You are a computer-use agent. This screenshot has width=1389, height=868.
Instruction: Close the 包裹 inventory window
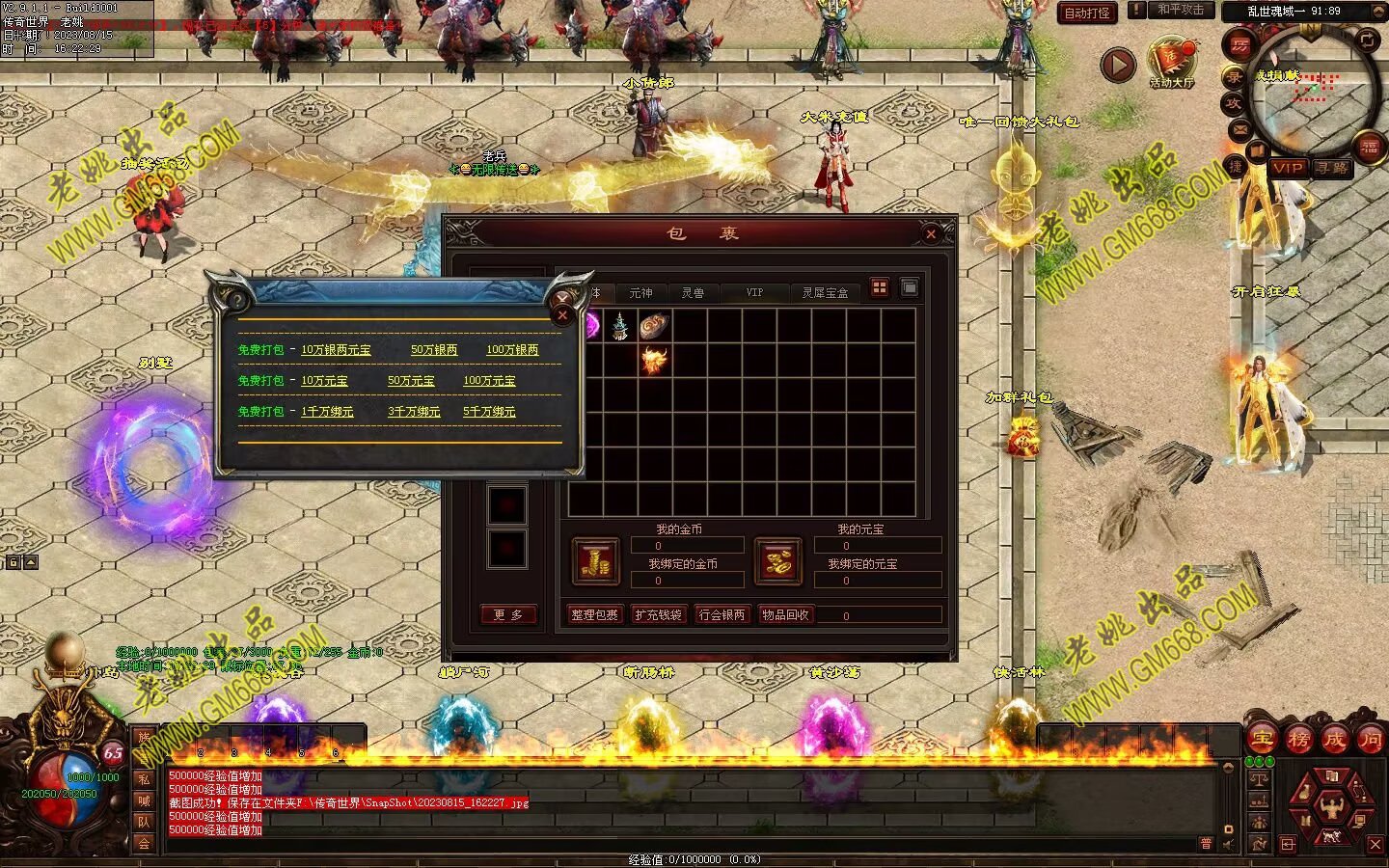pyautogui.click(x=931, y=233)
